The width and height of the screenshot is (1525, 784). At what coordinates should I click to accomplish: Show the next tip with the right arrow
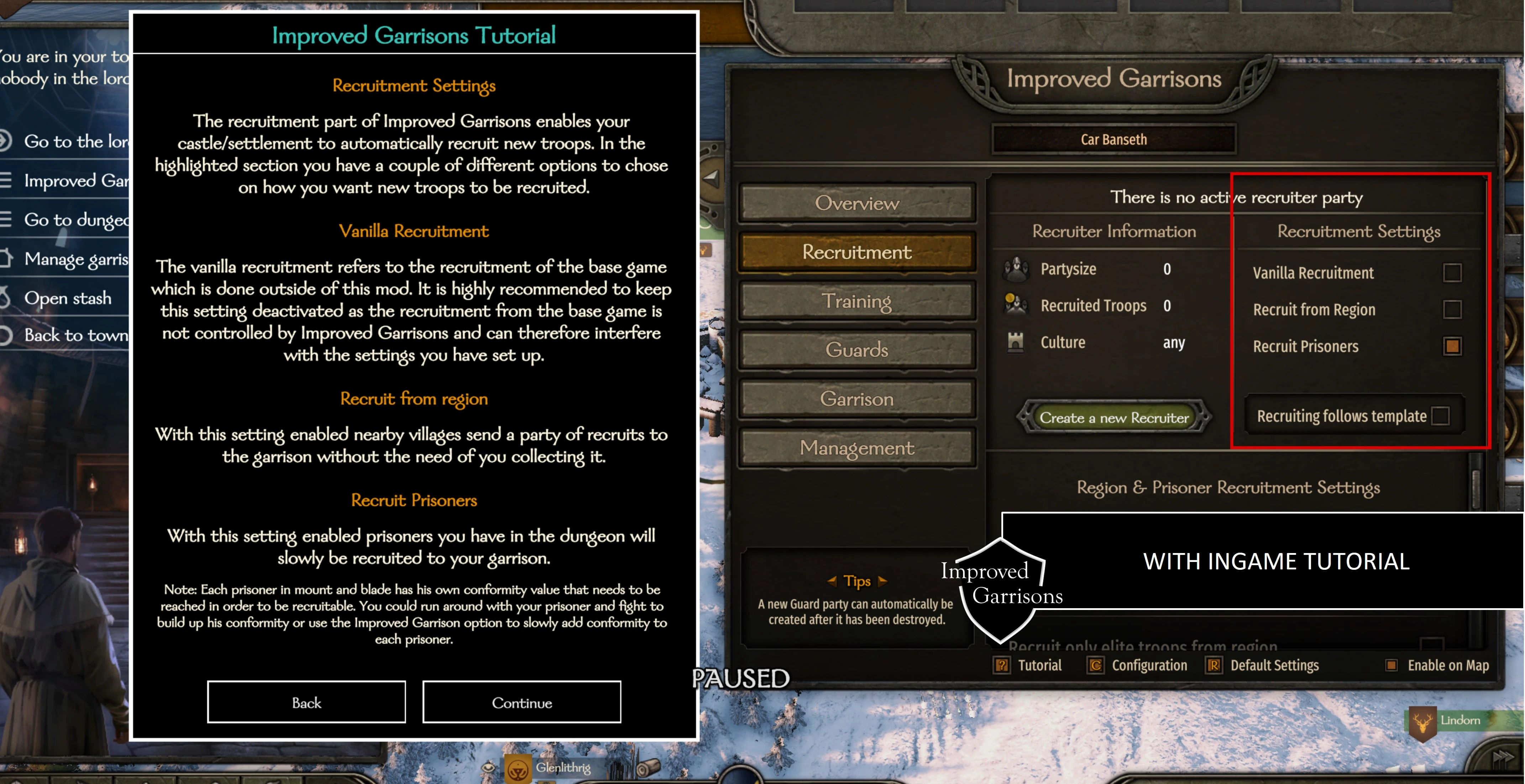(883, 581)
